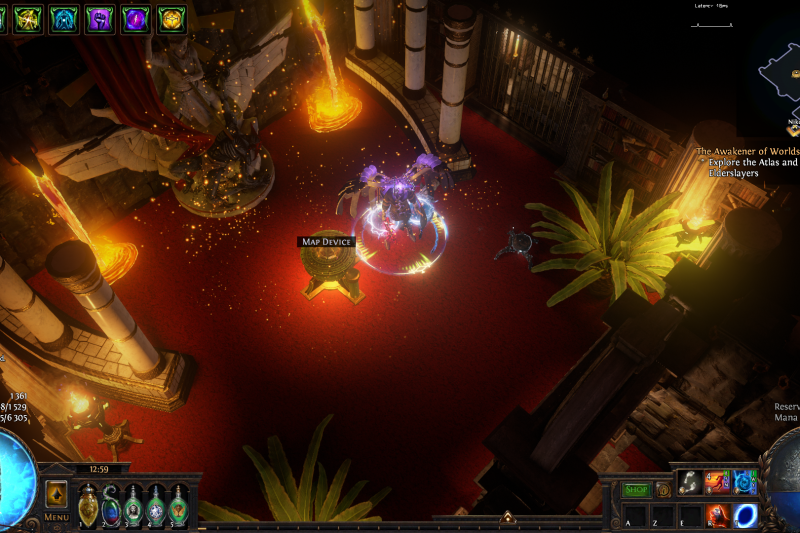Select the white footprints move skill
The height and width of the screenshot is (533, 800).
[690, 483]
